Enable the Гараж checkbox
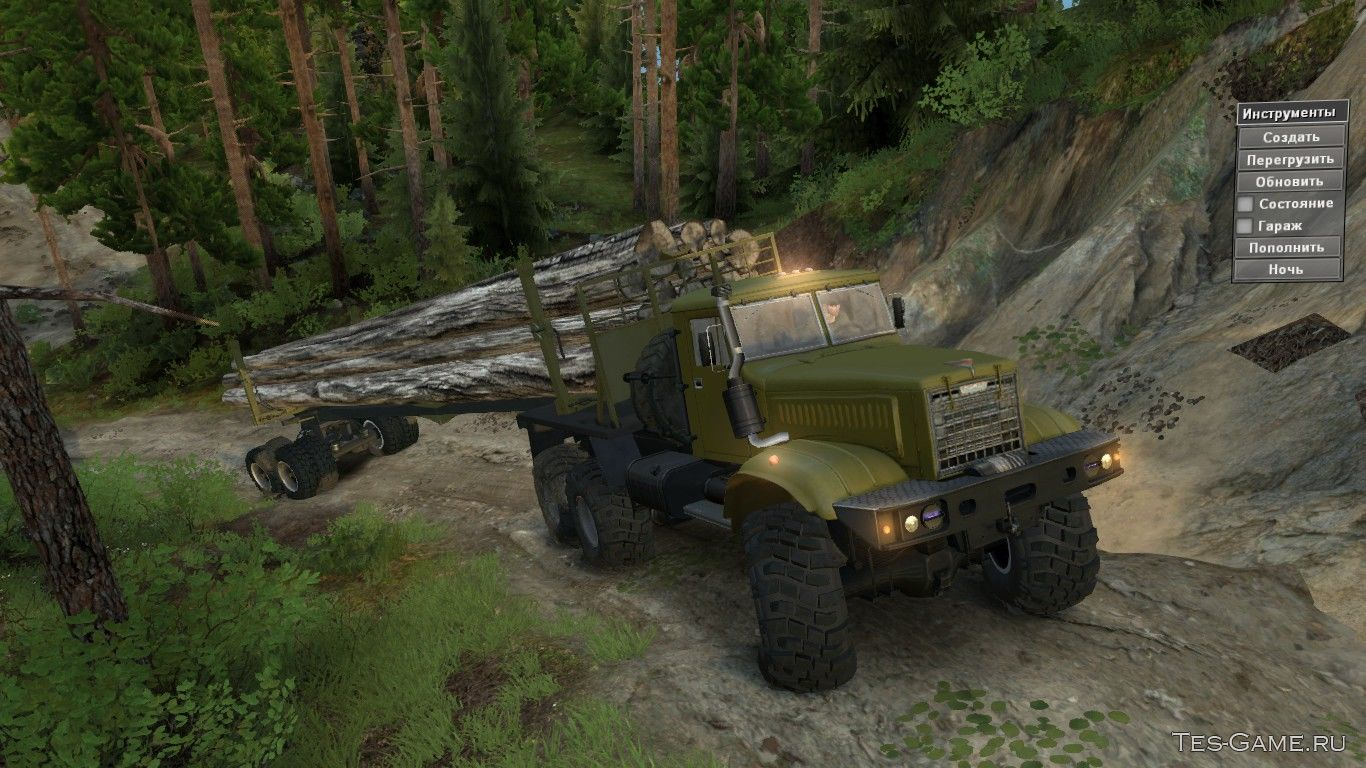 tap(1246, 226)
